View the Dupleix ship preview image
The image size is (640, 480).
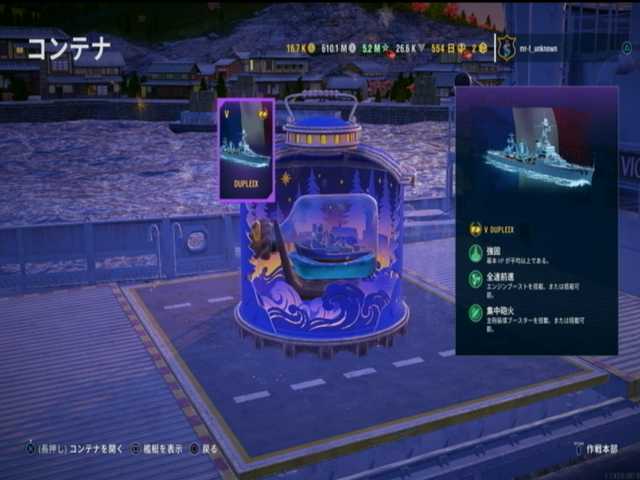(536, 148)
